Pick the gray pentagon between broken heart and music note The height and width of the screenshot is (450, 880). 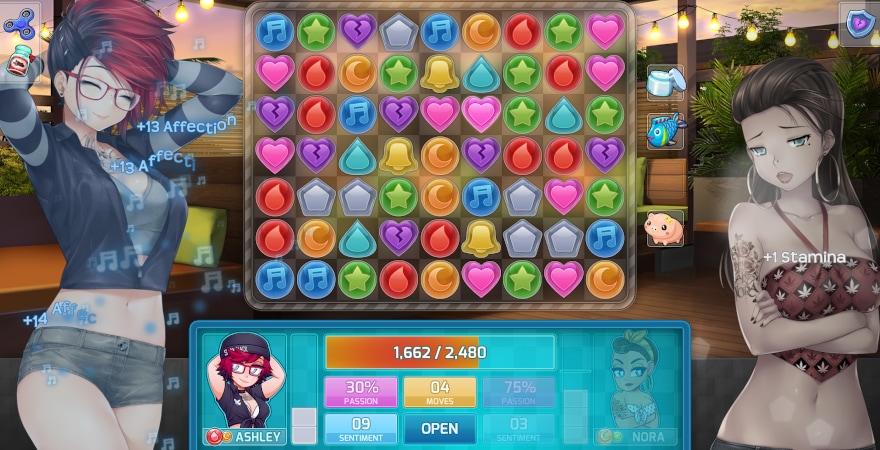point(397,31)
